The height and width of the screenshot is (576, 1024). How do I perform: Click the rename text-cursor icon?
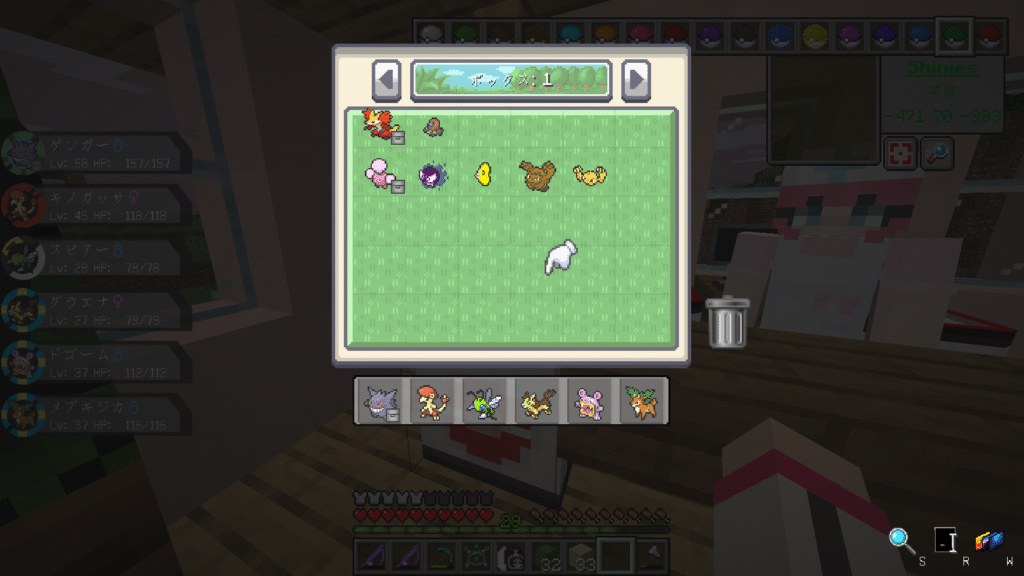[x=945, y=541]
